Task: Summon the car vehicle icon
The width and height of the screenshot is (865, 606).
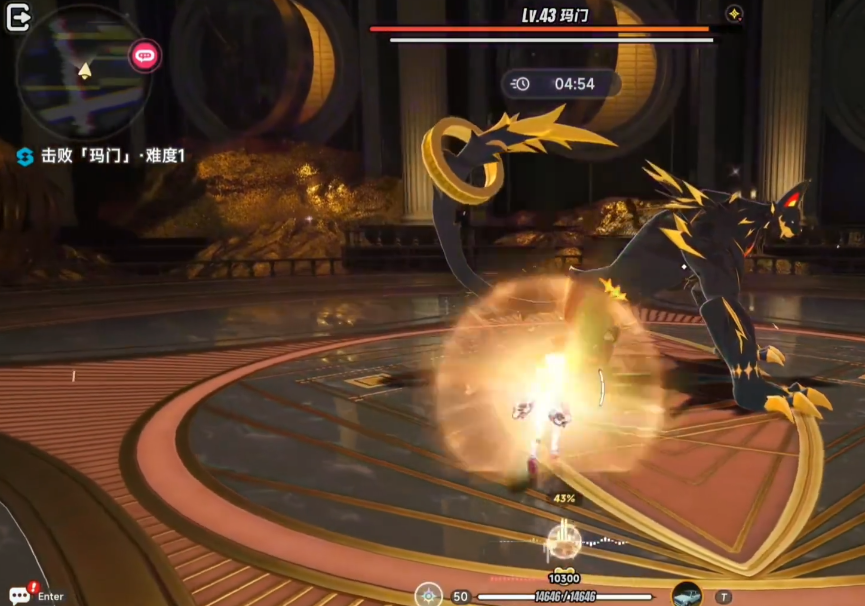Action: pyautogui.click(x=686, y=595)
